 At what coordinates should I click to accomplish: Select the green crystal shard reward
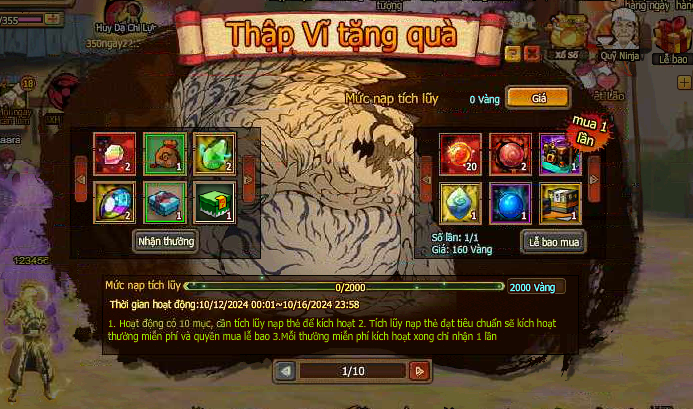214,153
